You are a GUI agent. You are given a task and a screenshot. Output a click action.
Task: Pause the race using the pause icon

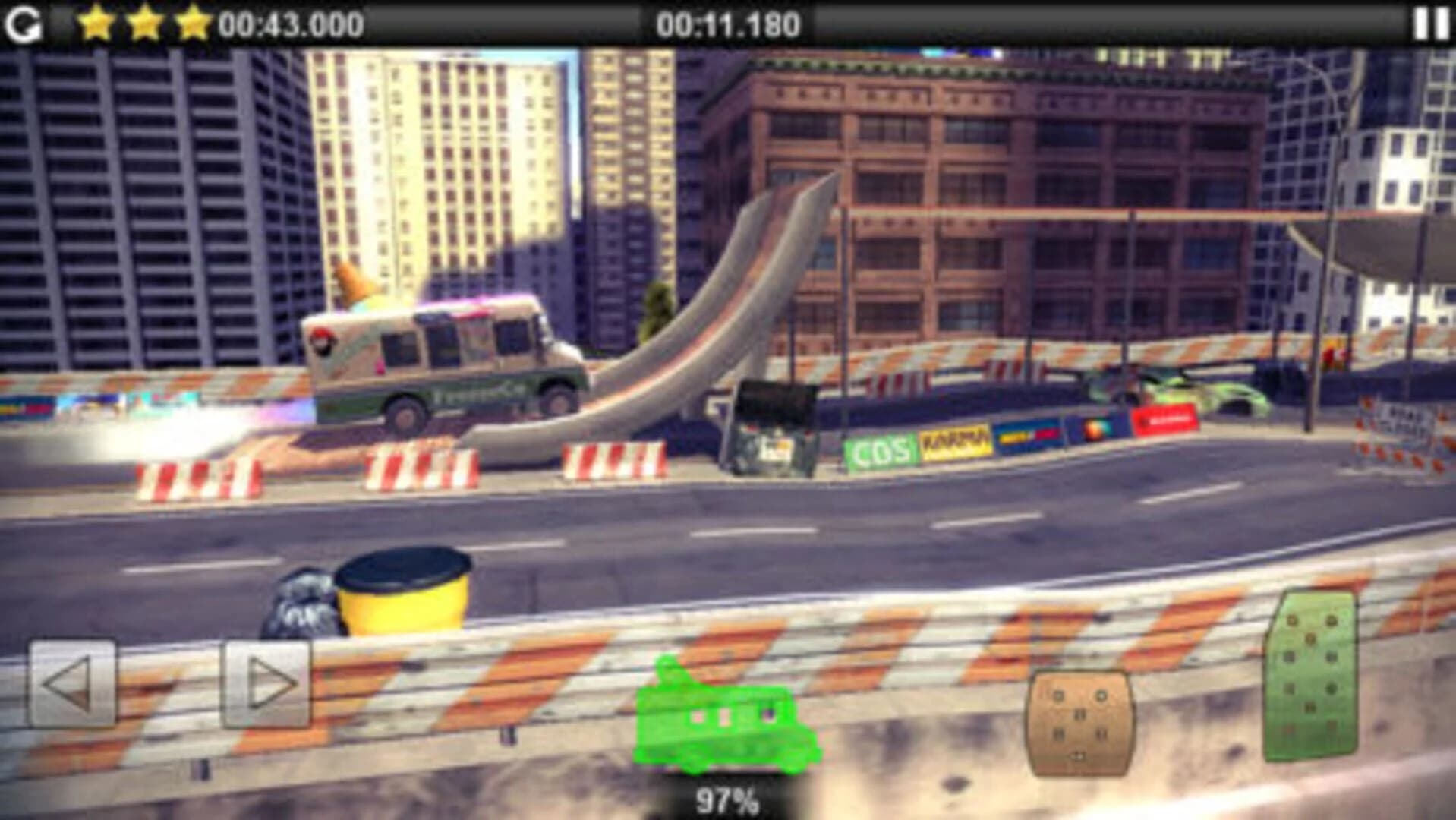tap(1430, 23)
